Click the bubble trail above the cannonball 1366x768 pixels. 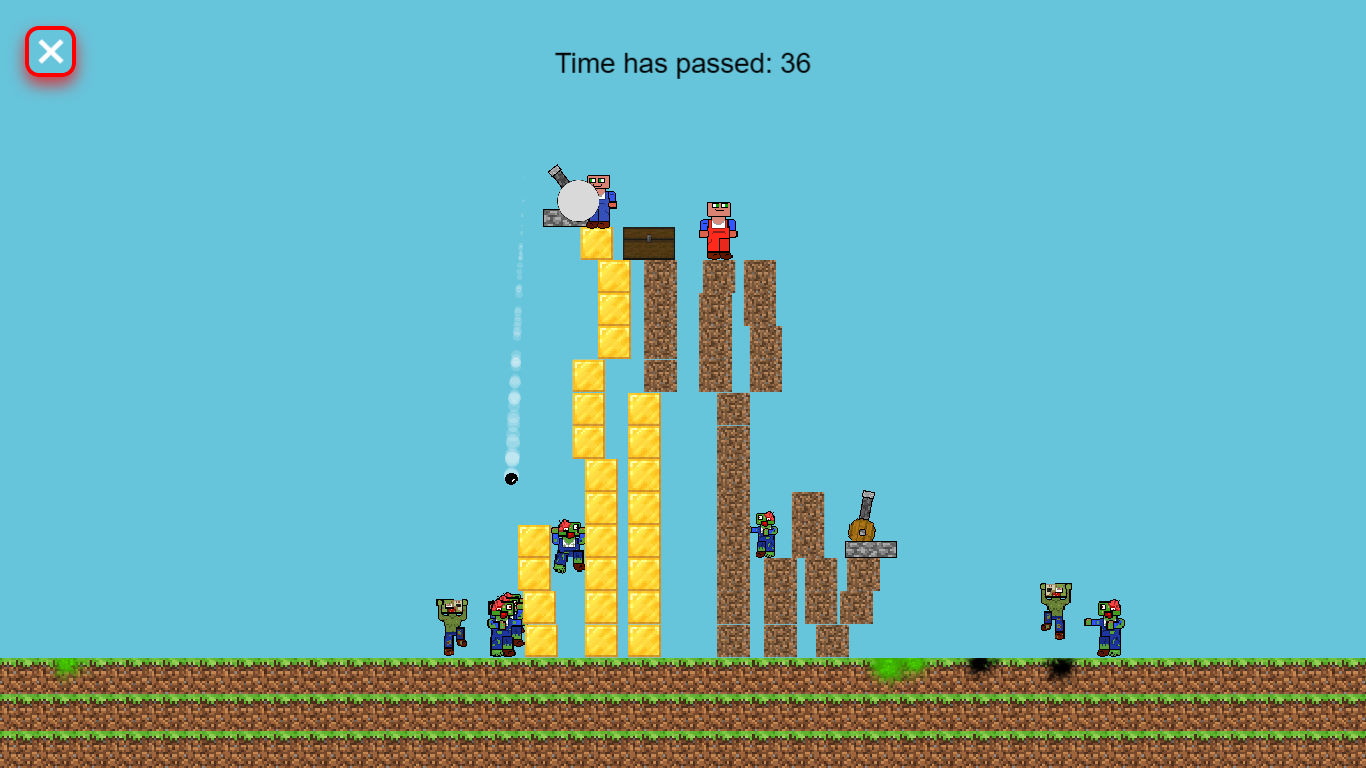515,380
